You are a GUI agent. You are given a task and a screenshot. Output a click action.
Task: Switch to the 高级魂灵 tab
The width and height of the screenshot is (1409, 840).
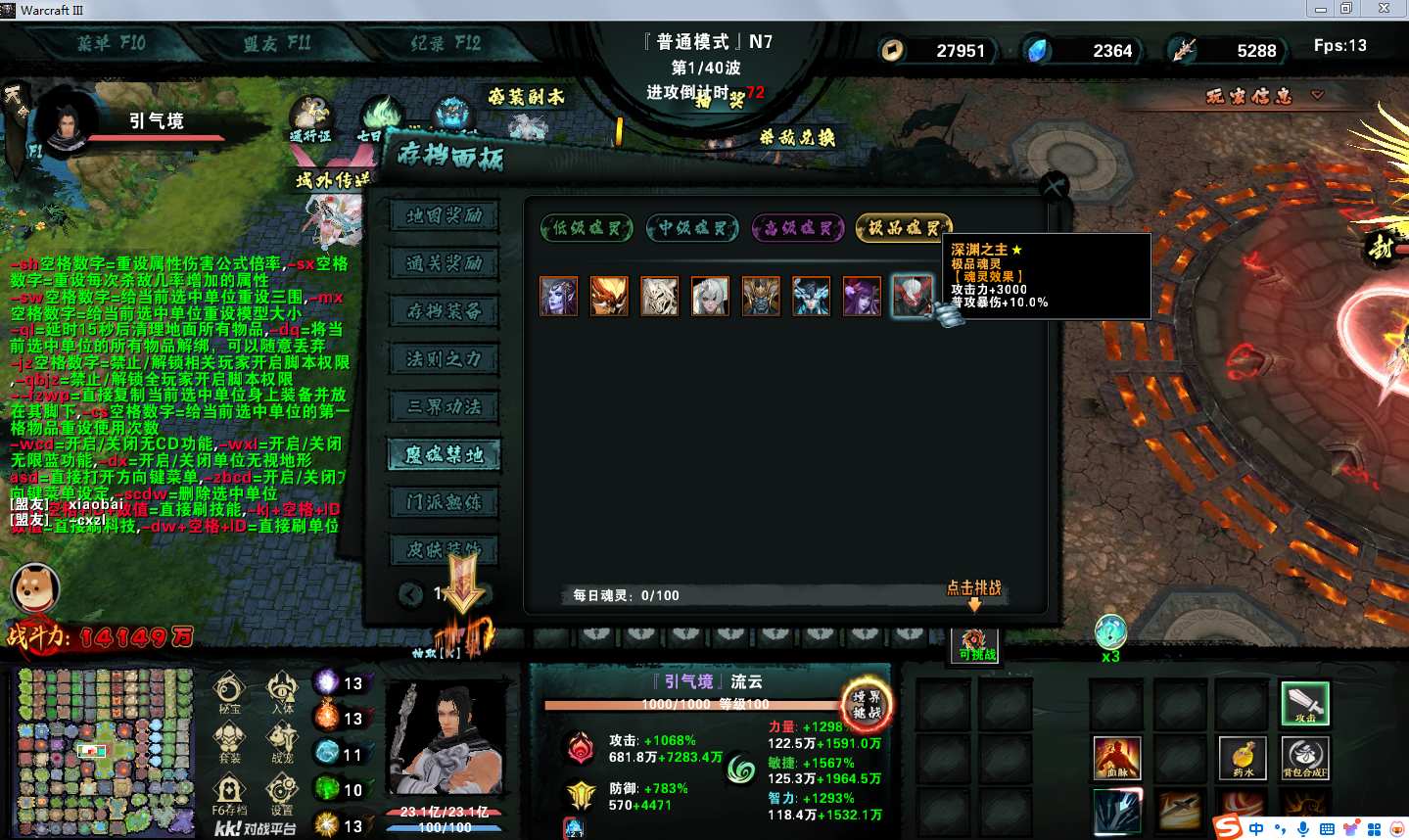[798, 228]
